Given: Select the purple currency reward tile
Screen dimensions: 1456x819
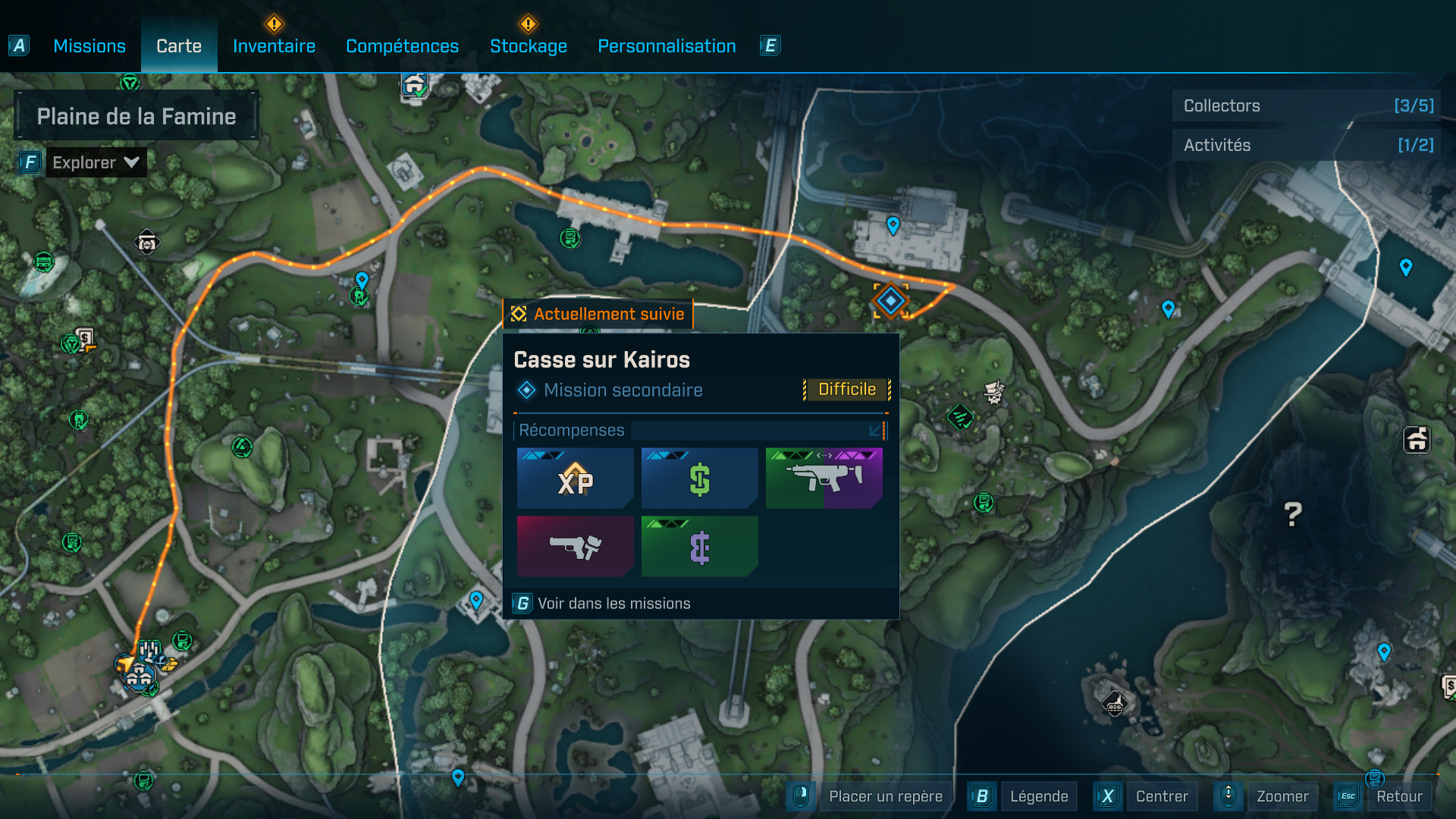Looking at the screenshot, I should point(699,546).
